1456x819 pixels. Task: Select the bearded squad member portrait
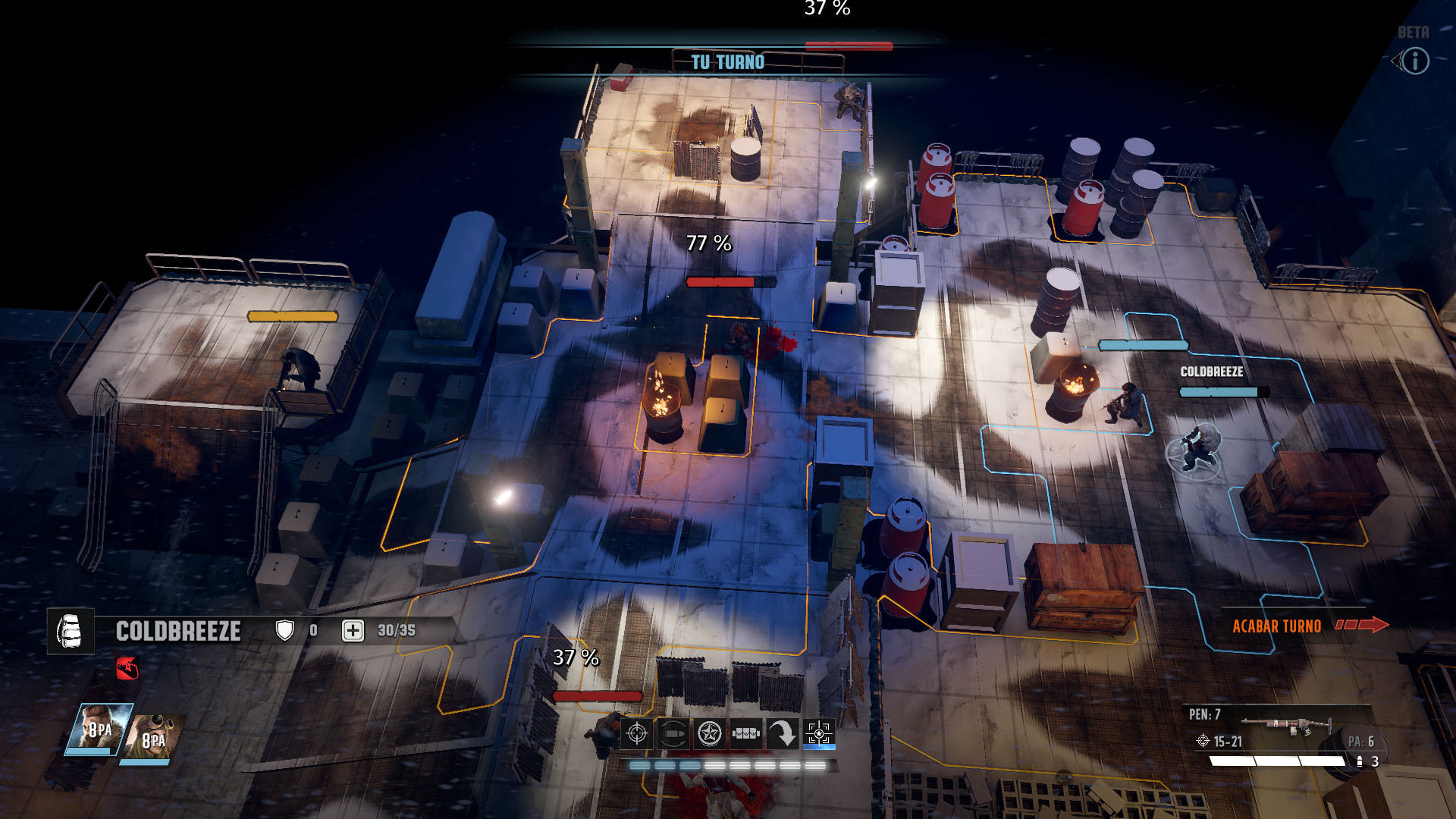(x=98, y=729)
